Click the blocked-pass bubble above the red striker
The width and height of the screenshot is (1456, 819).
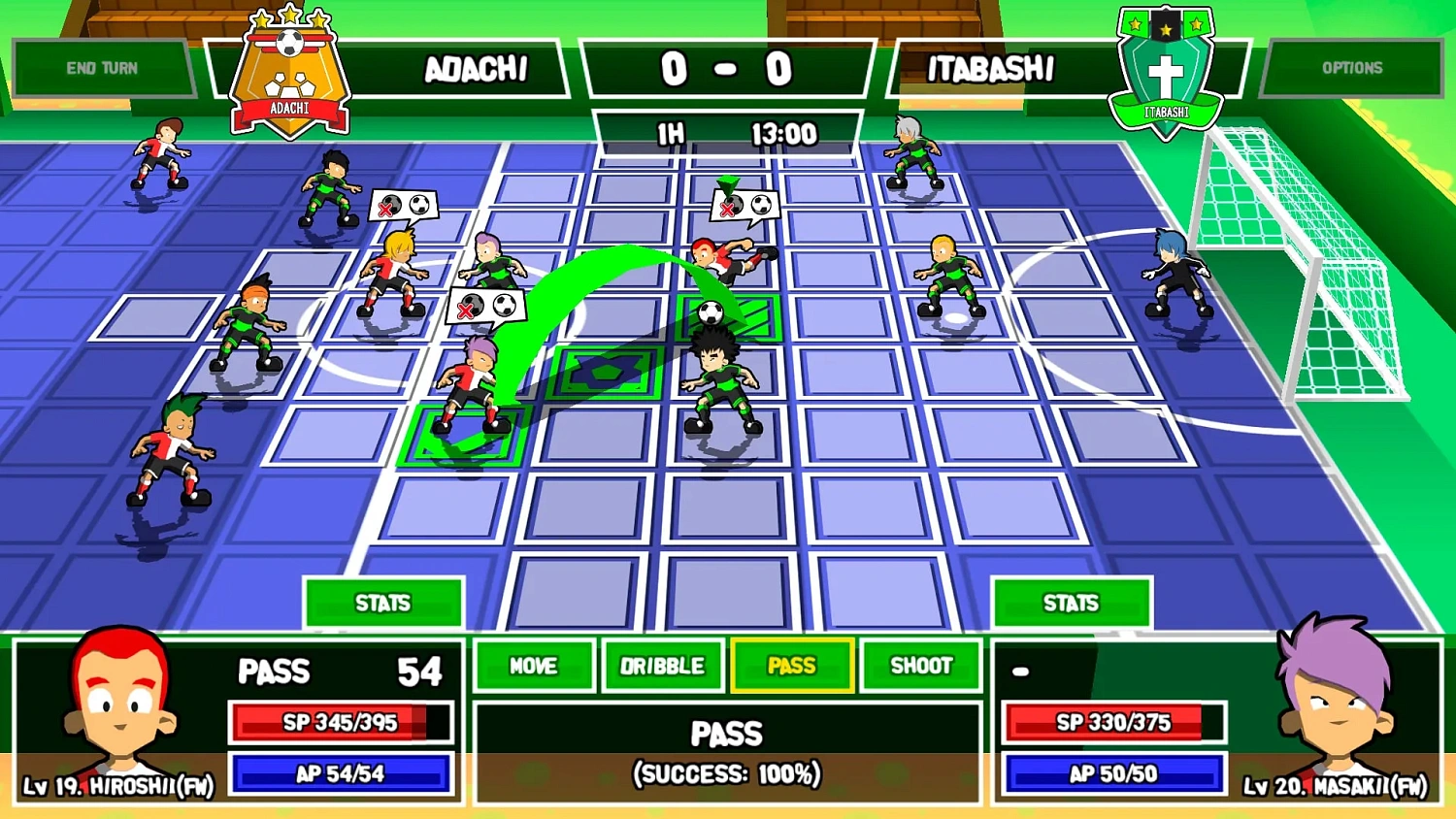coord(747,206)
